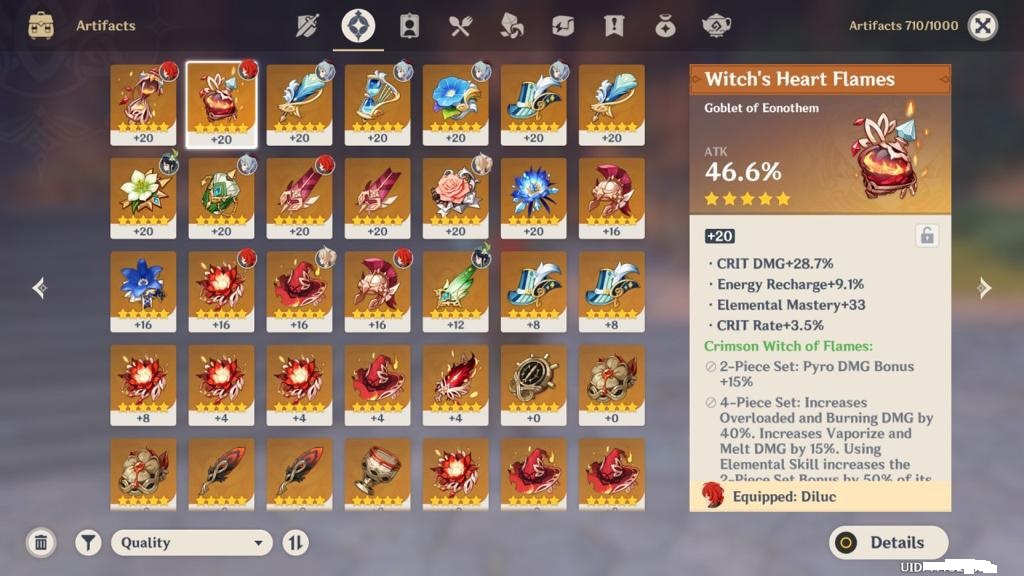Close the inventory screen
Image resolution: width=1024 pixels, height=576 pixels.
983,26
